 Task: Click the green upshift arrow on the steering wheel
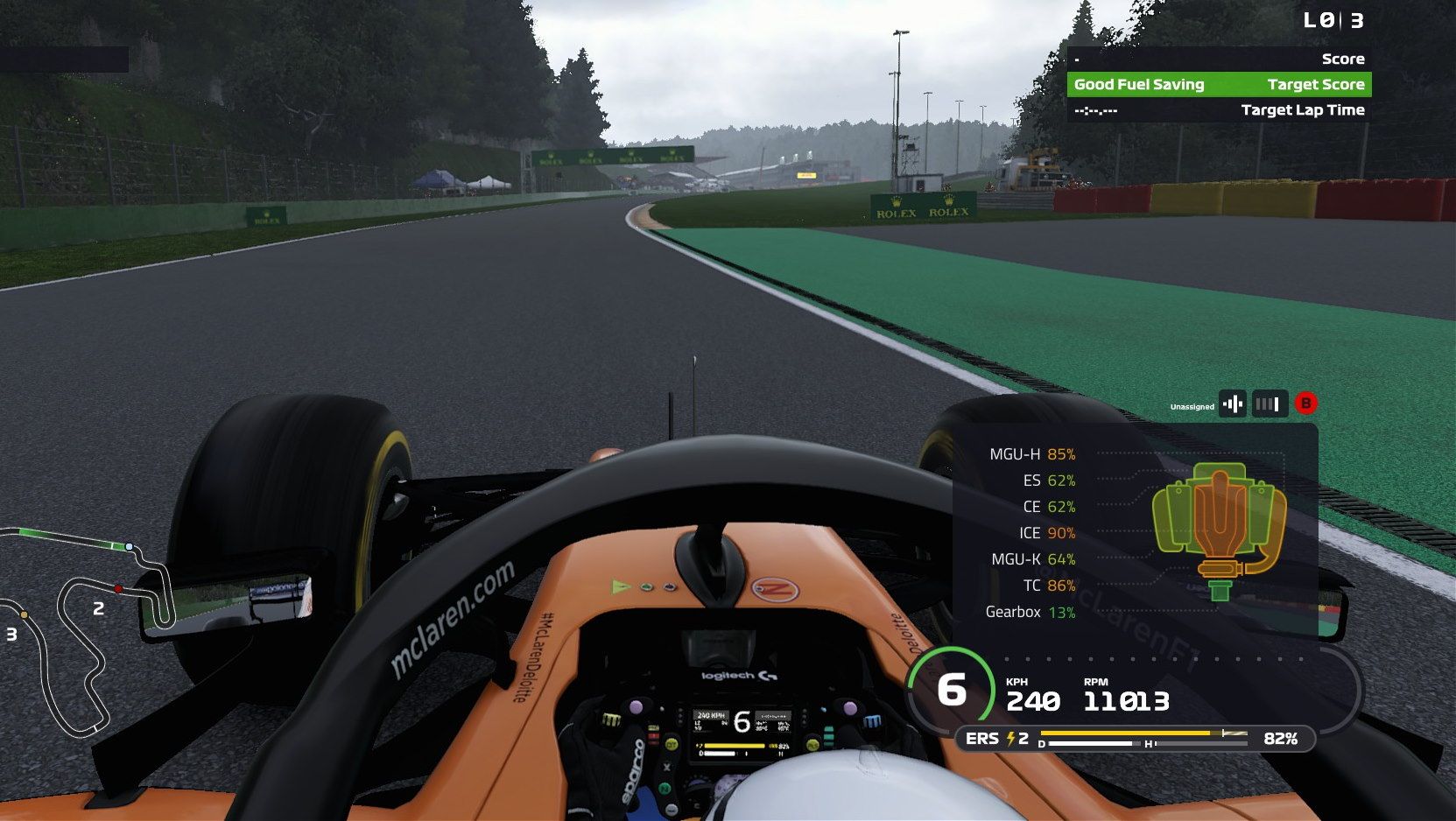620,586
